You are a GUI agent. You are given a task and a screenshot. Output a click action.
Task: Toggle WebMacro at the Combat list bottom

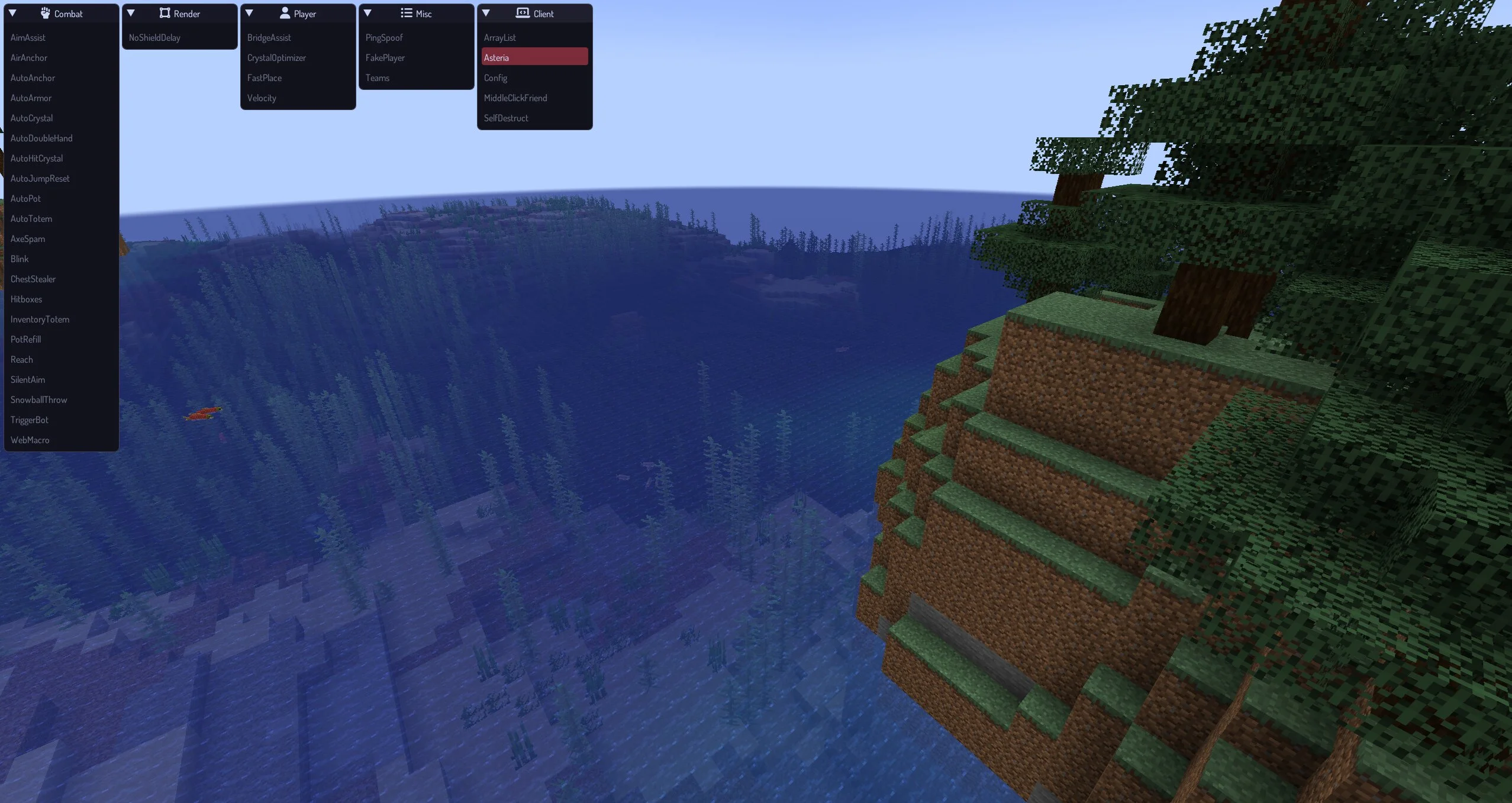click(x=30, y=440)
